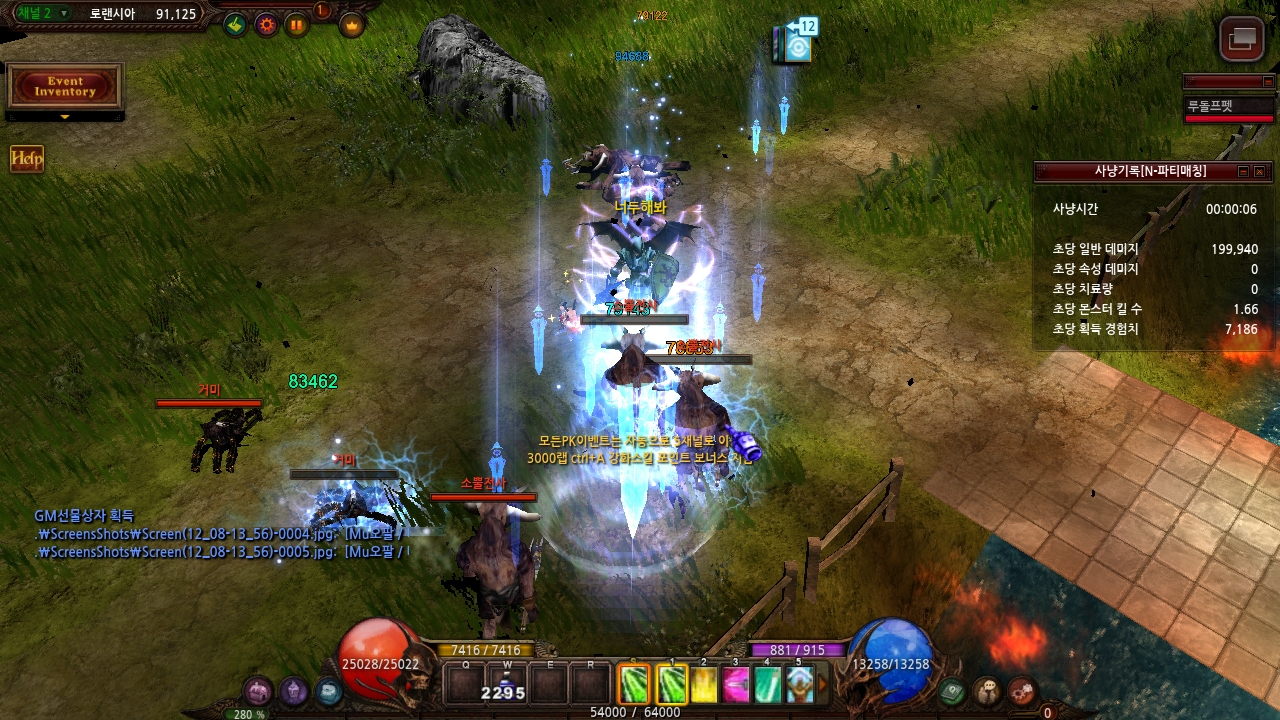
Task: Activate the yellow glowing skill
Action: click(705, 685)
